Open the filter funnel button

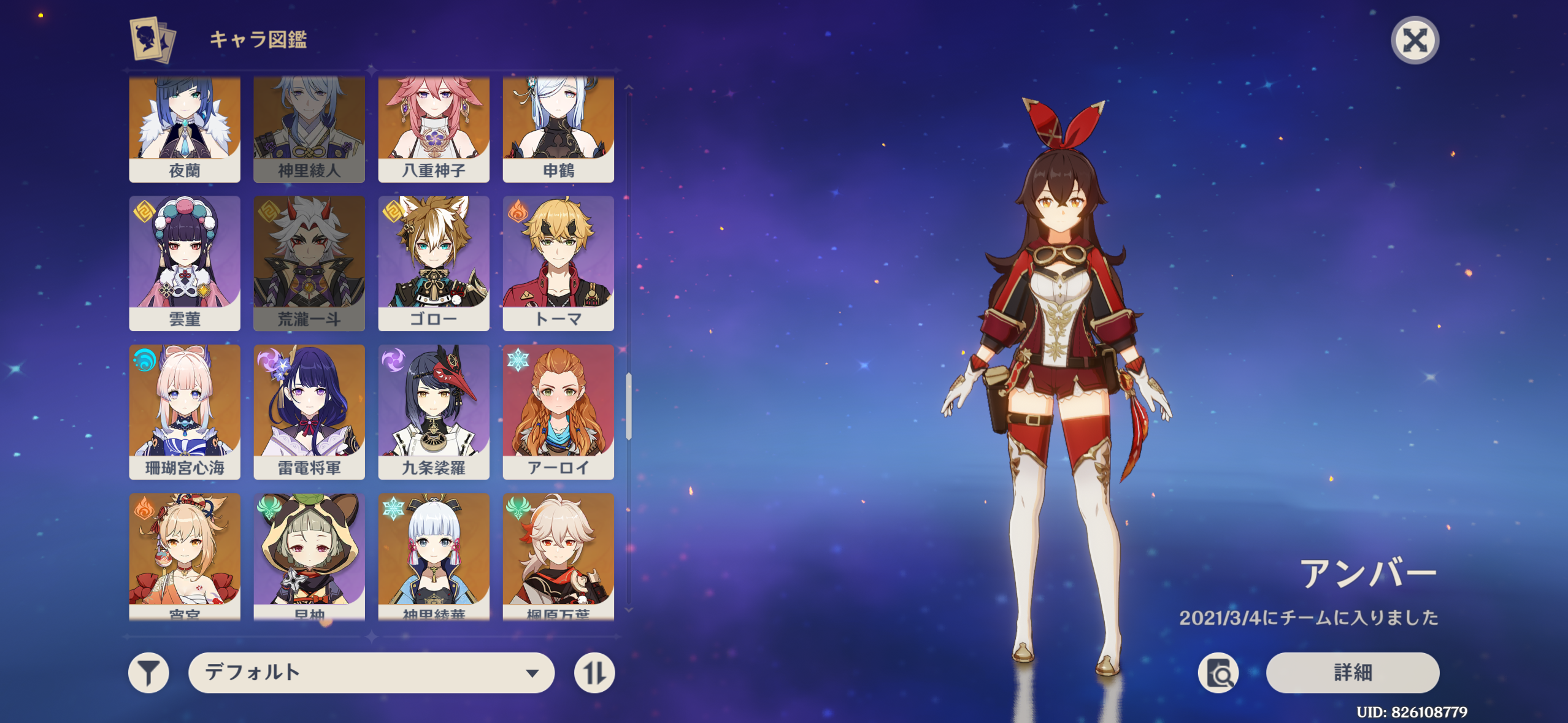click(x=148, y=673)
